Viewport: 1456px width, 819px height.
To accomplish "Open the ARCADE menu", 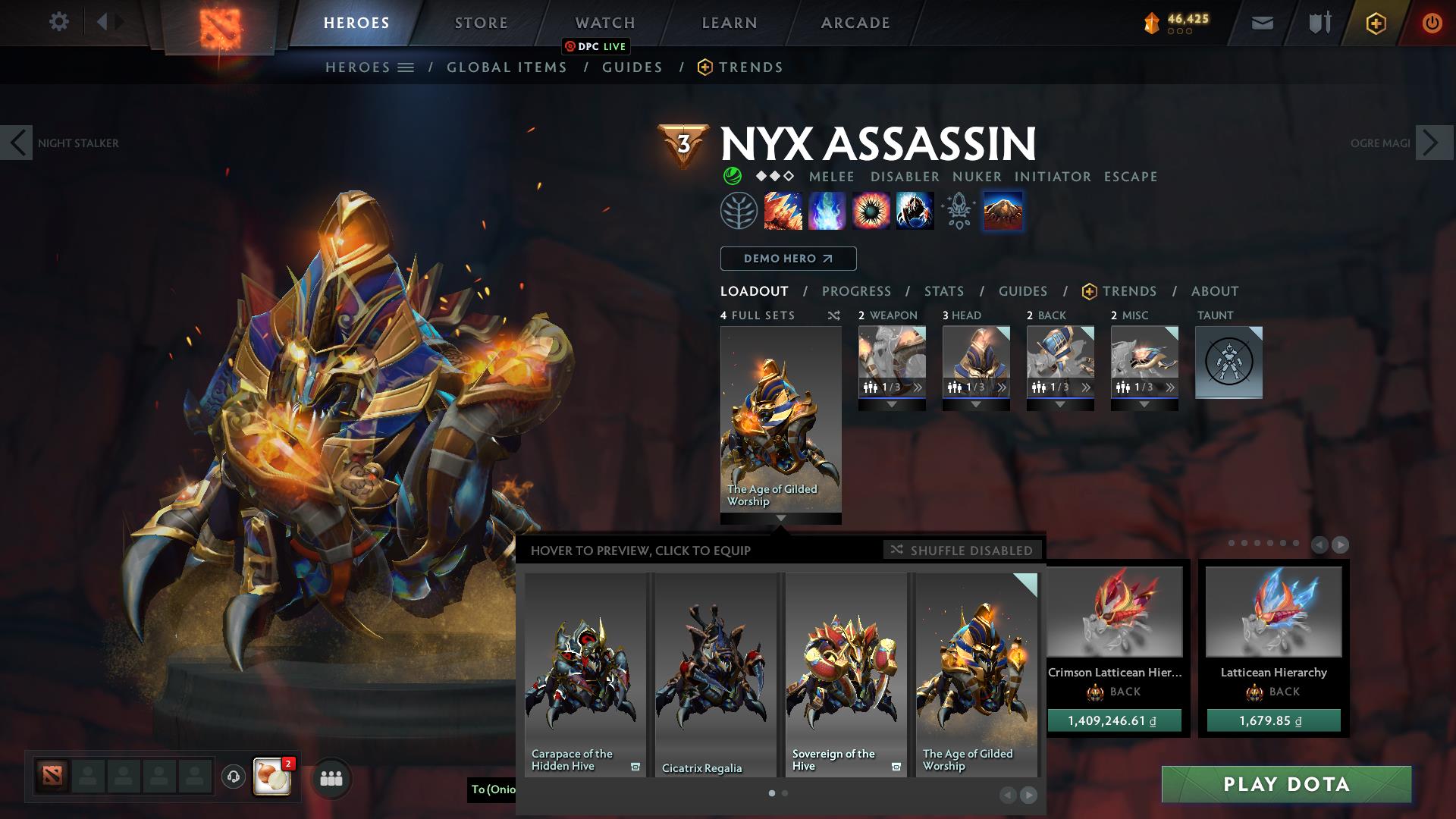I will 855,23.
